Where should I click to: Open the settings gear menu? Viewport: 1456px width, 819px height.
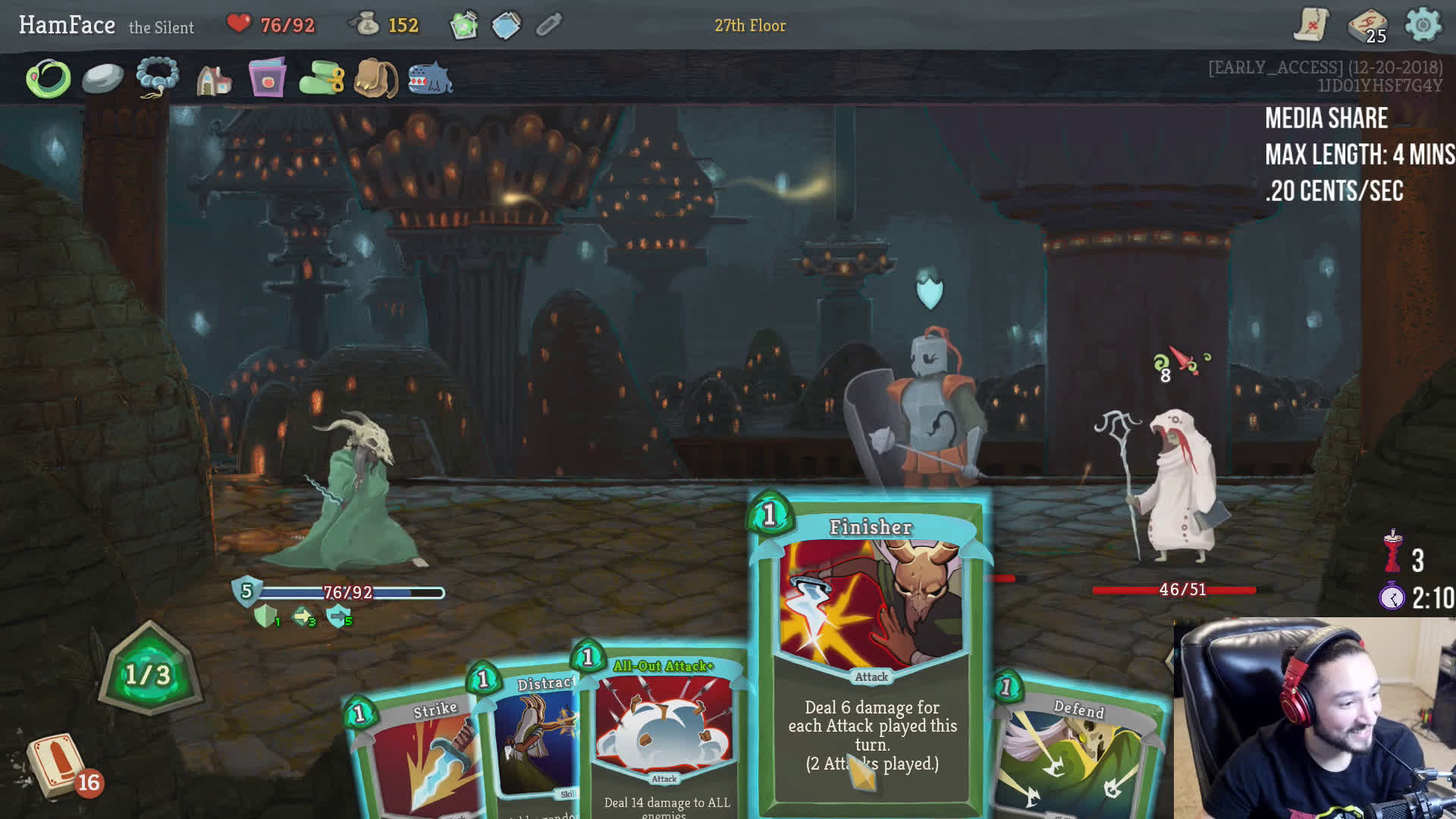pos(1423,25)
